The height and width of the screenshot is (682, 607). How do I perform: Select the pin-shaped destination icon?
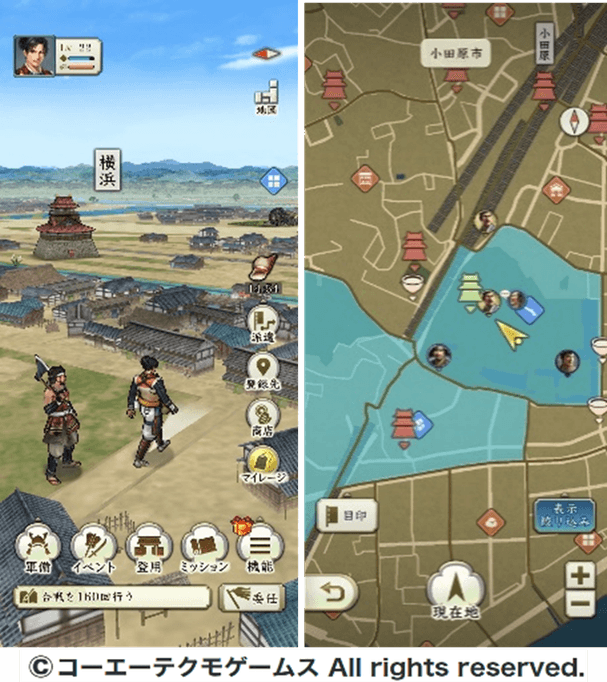[x=264, y=368]
